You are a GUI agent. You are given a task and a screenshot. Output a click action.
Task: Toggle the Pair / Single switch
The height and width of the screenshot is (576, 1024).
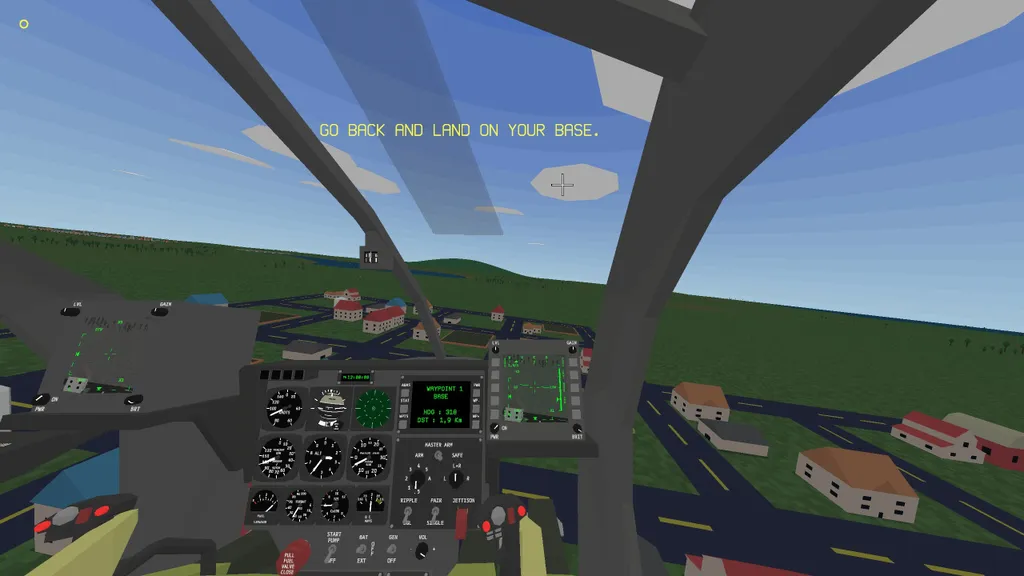[436, 513]
